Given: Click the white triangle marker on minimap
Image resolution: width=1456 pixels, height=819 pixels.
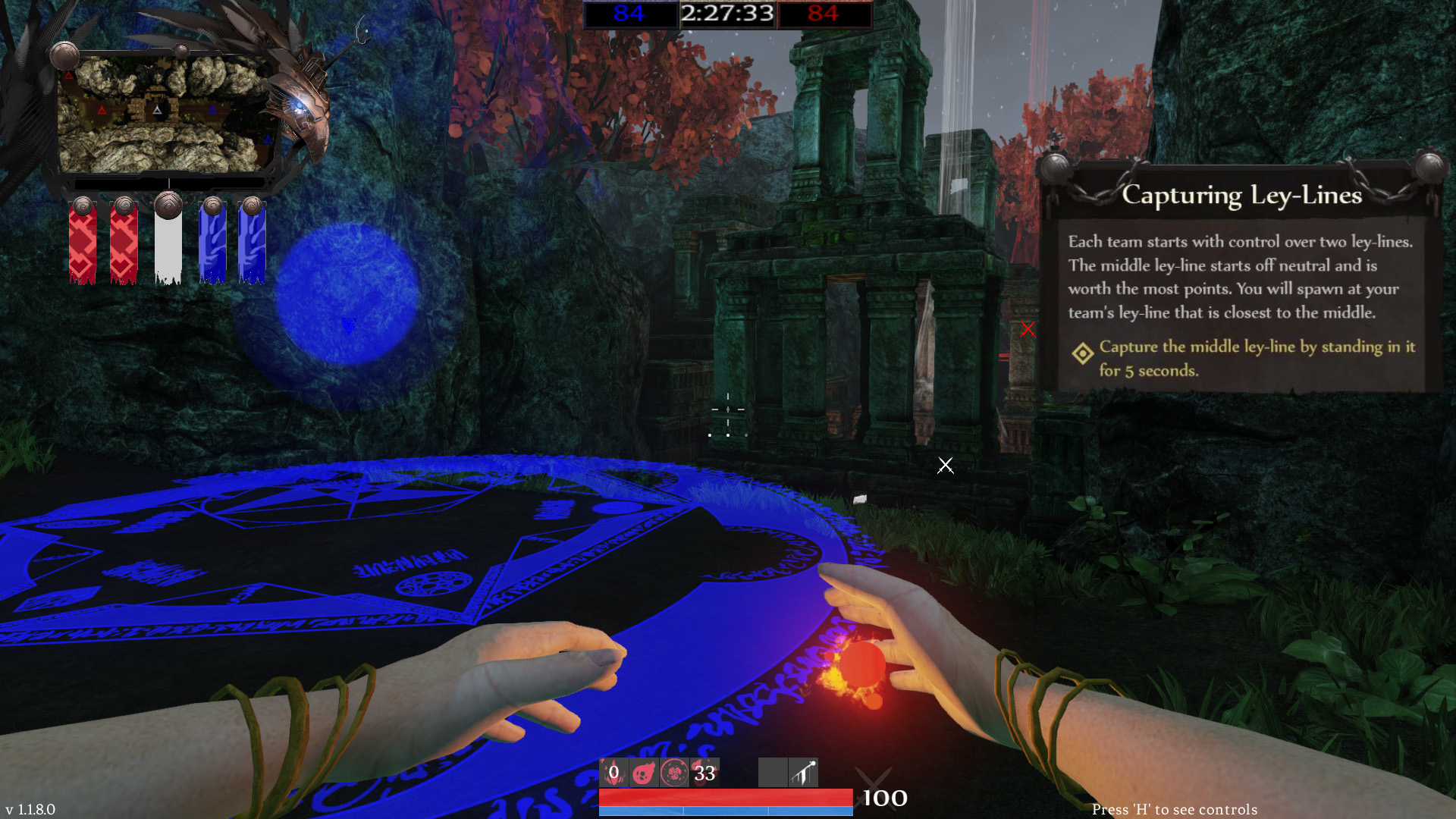Looking at the screenshot, I should (x=157, y=111).
